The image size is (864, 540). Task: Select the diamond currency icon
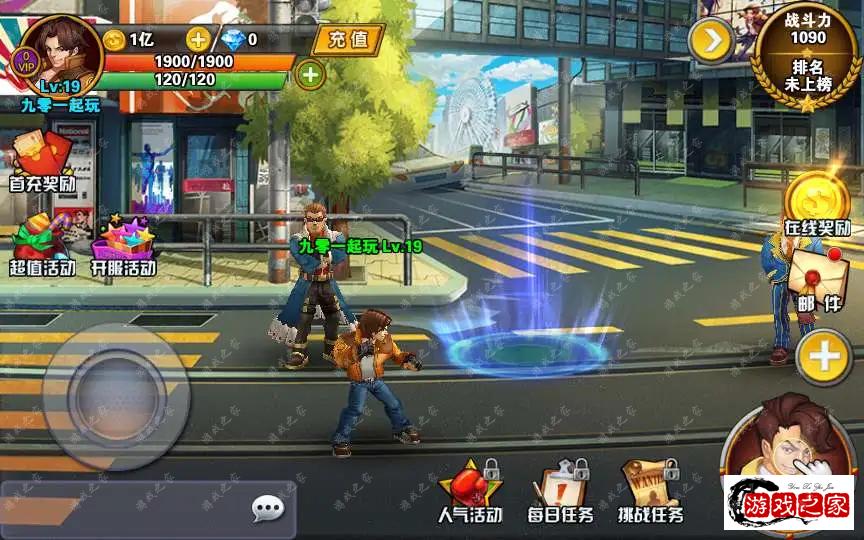232,39
